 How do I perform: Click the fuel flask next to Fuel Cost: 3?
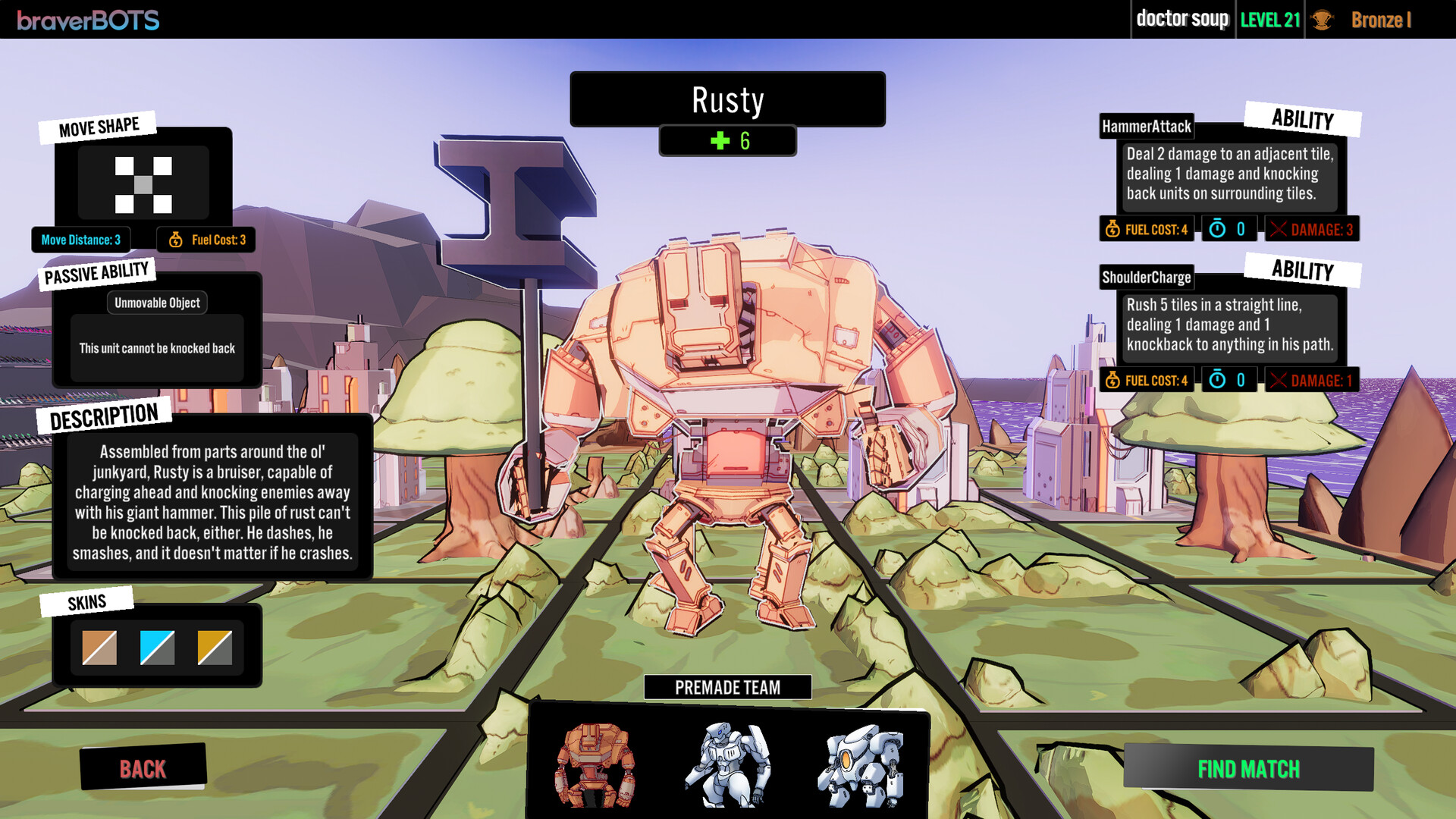pos(175,240)
